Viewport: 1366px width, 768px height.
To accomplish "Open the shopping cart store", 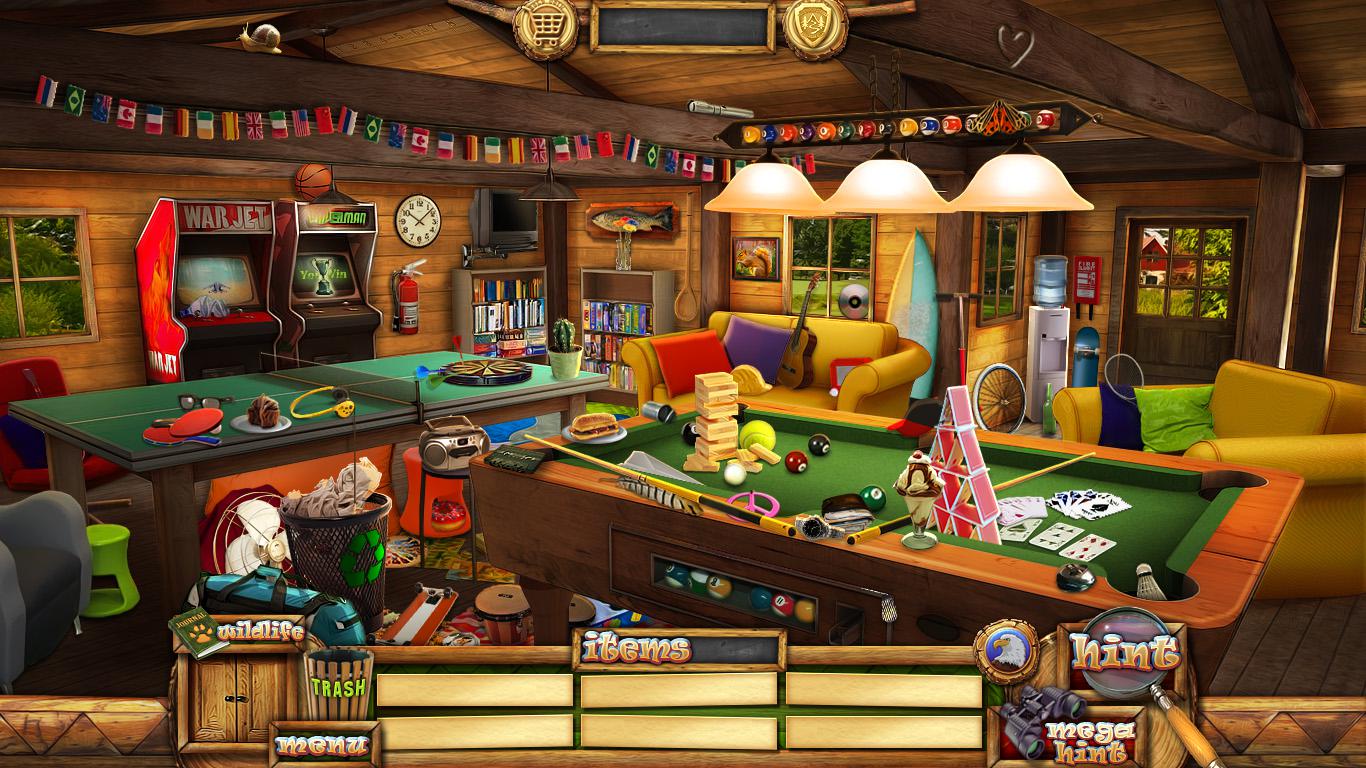I will (x=545, y=27).
